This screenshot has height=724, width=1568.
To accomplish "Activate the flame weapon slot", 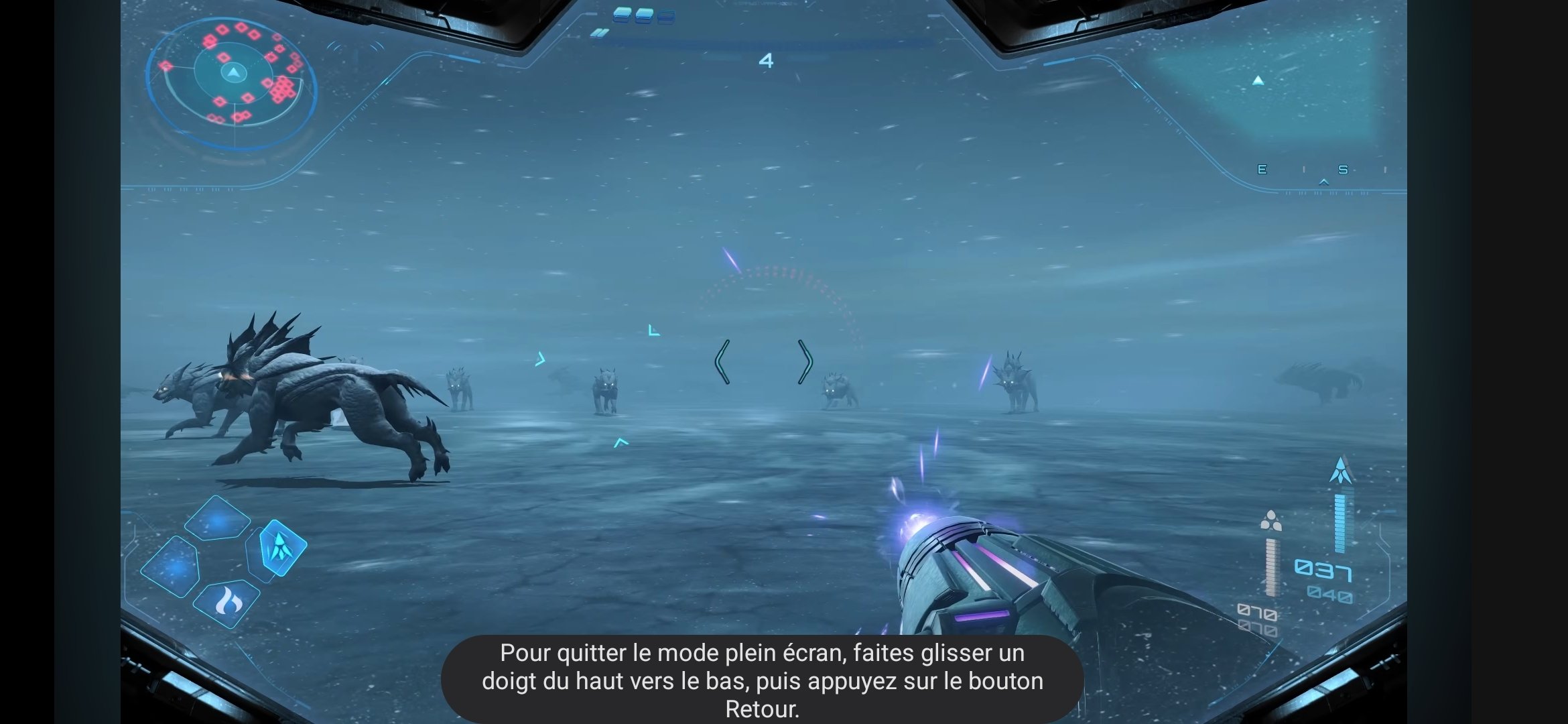I will coord(227,603).
